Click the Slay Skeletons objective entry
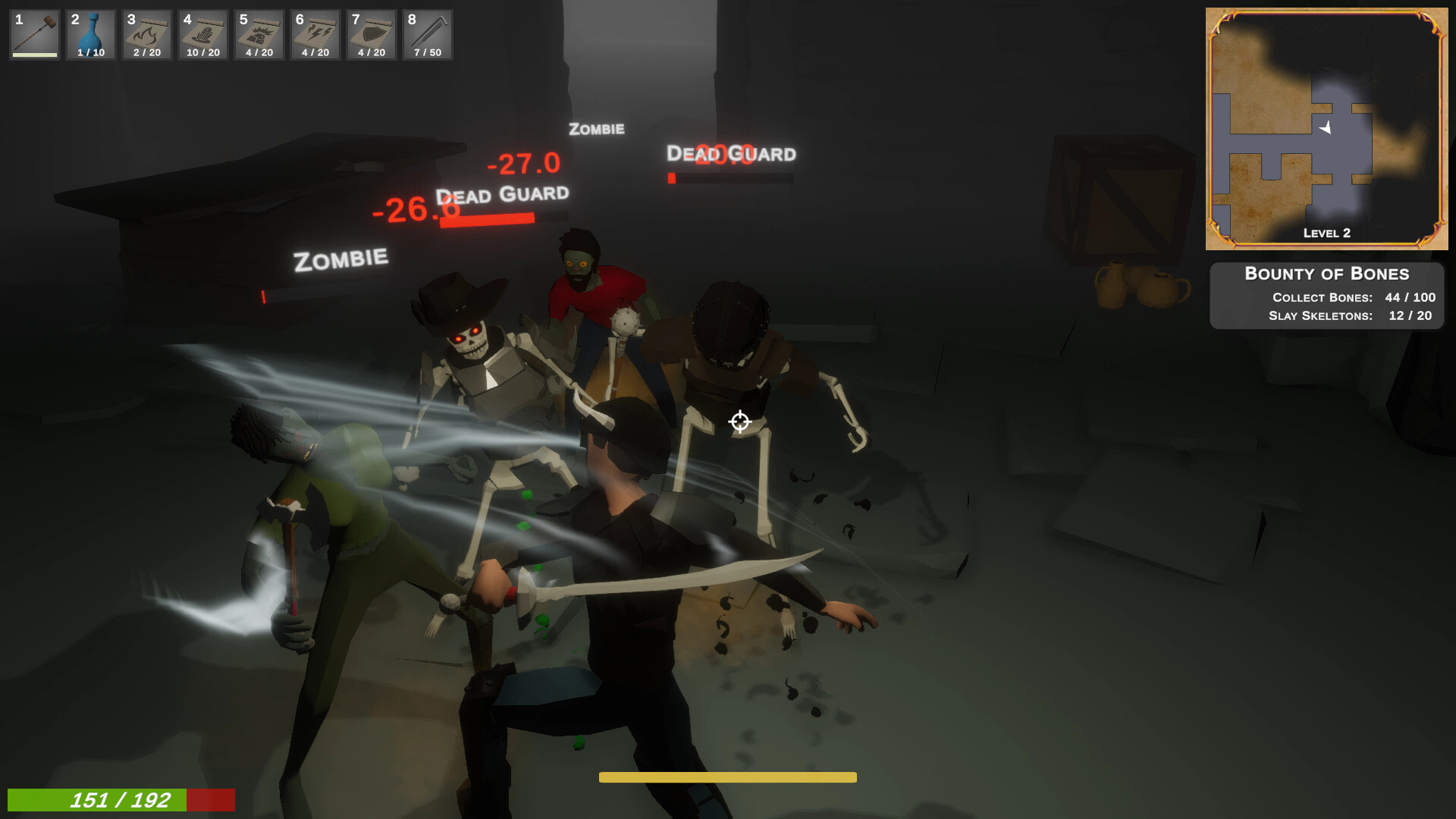The width and height of the screenshot is (1456, 819). click(1348, 316)
